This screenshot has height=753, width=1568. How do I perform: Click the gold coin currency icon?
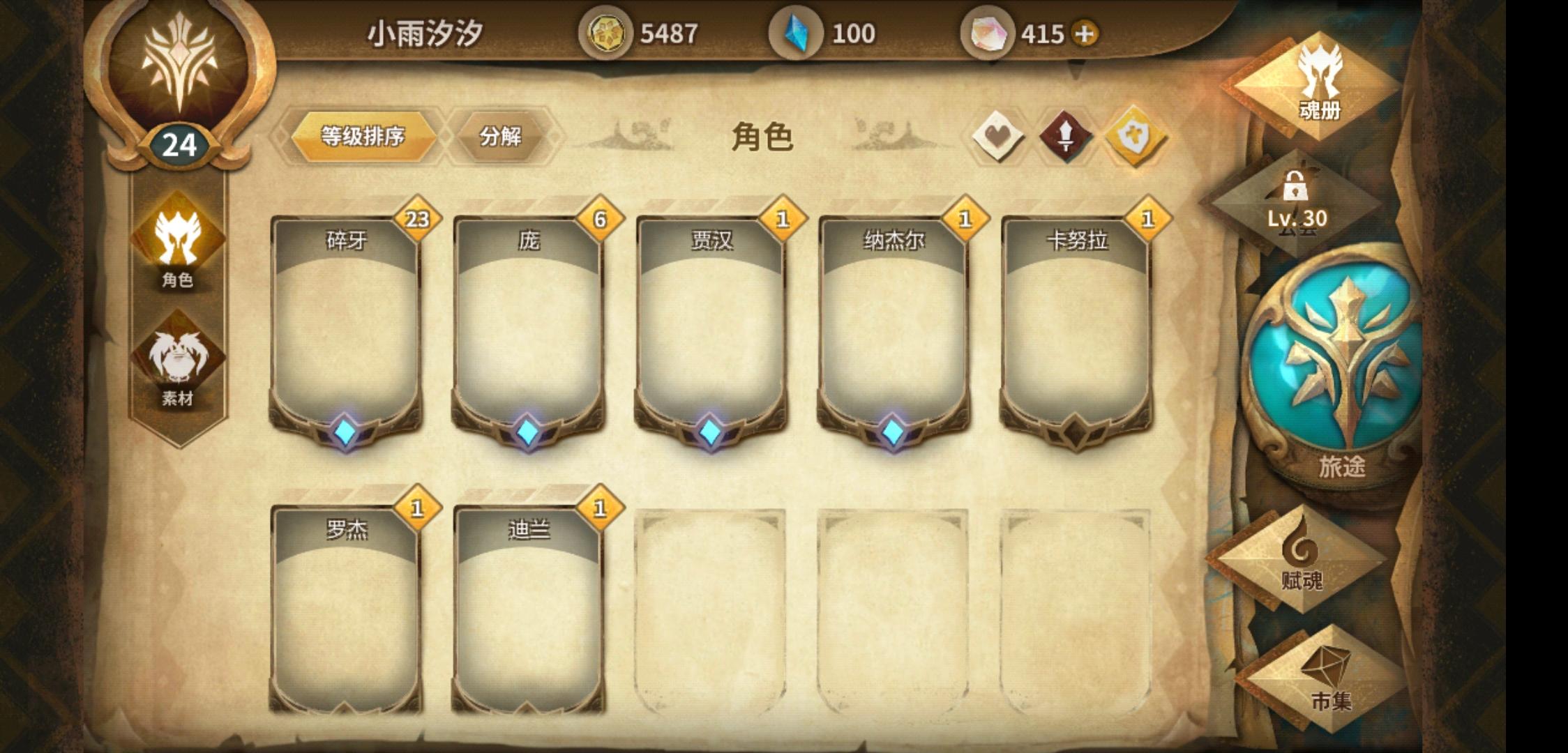606,31
